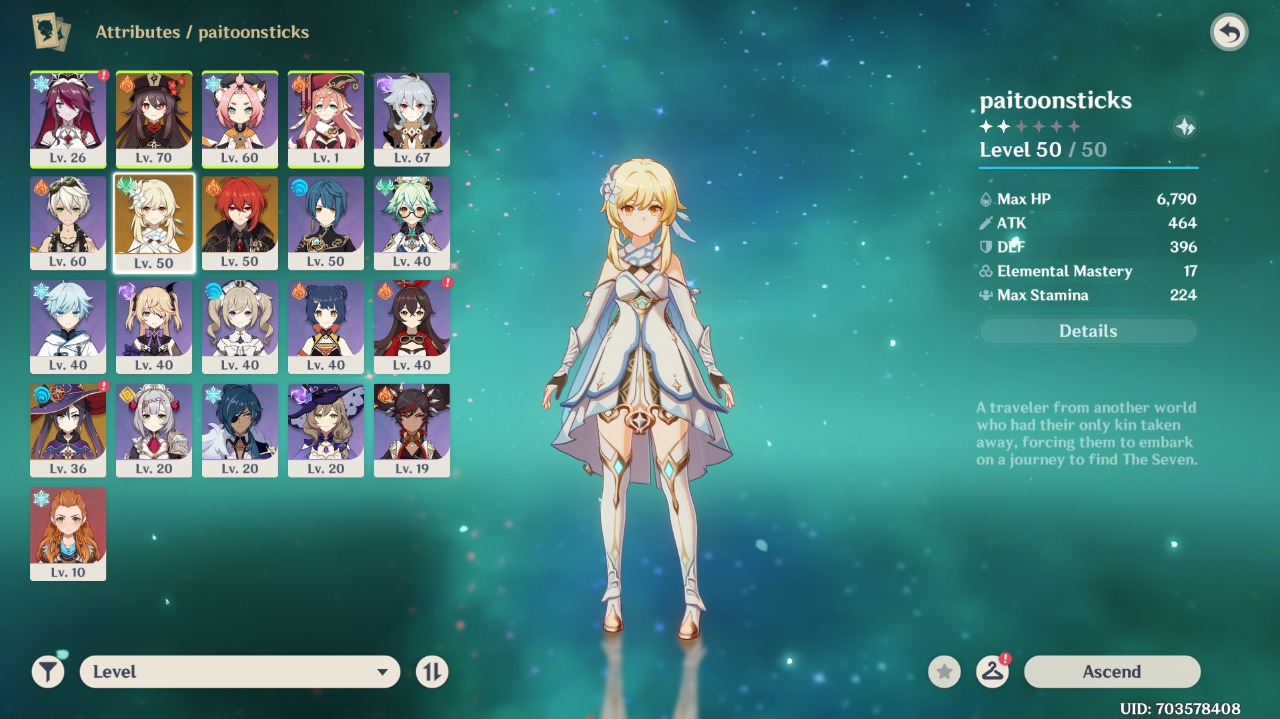This screenshot has width=1280, height=719.
Task: Select Hu Tao at level 70
Action: (x=154, y=119)
